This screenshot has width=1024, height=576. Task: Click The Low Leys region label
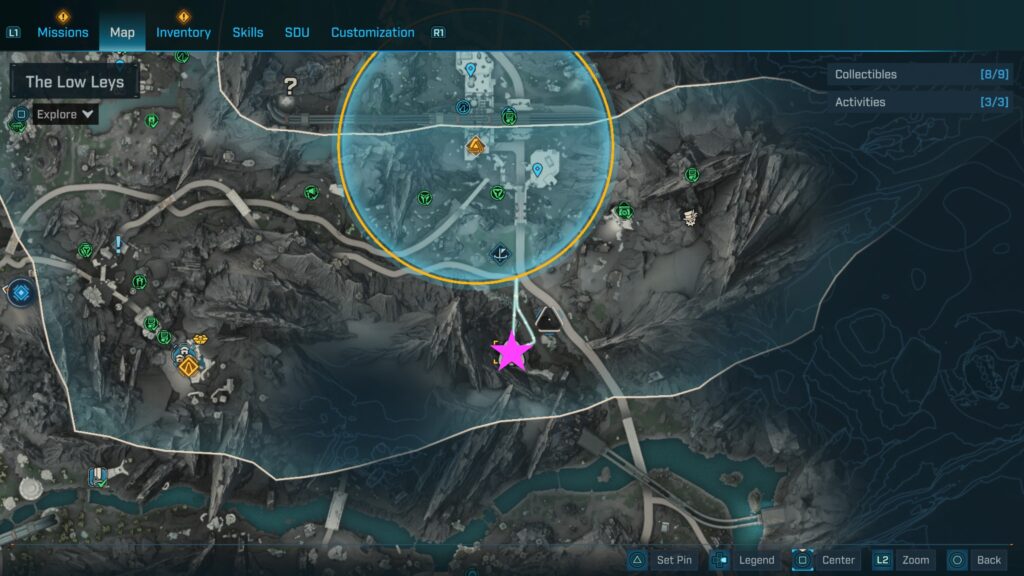coord(75,82)
